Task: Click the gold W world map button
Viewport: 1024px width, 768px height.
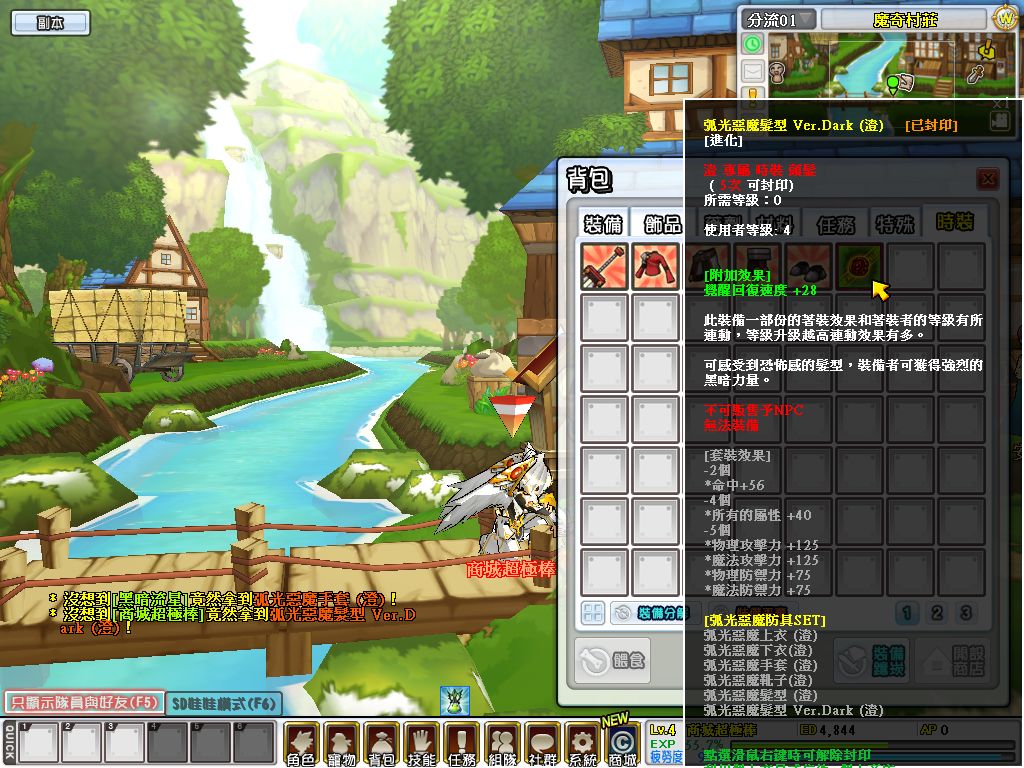Action: (1004, 19)
